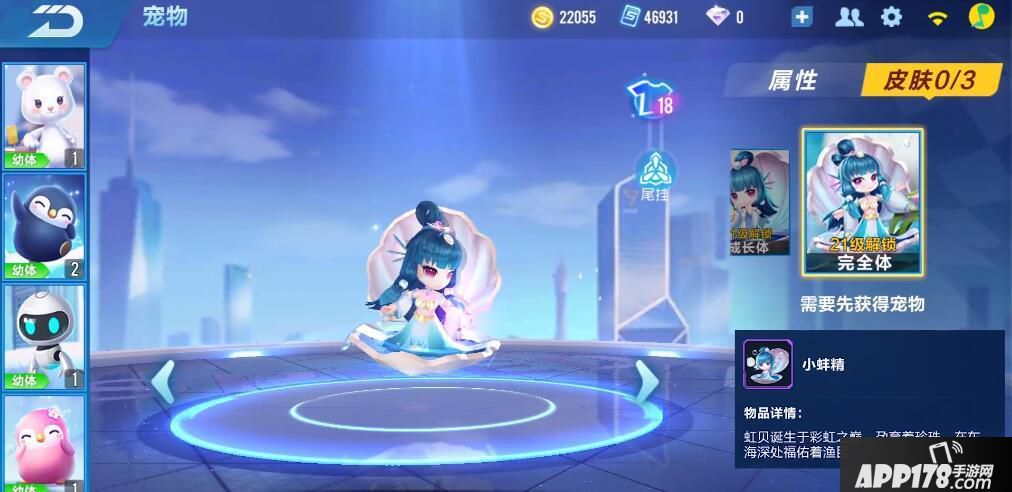Show the previous pet with left arrow
The height and width of the screenshot is (492, 1012).
tap(162, 382)
